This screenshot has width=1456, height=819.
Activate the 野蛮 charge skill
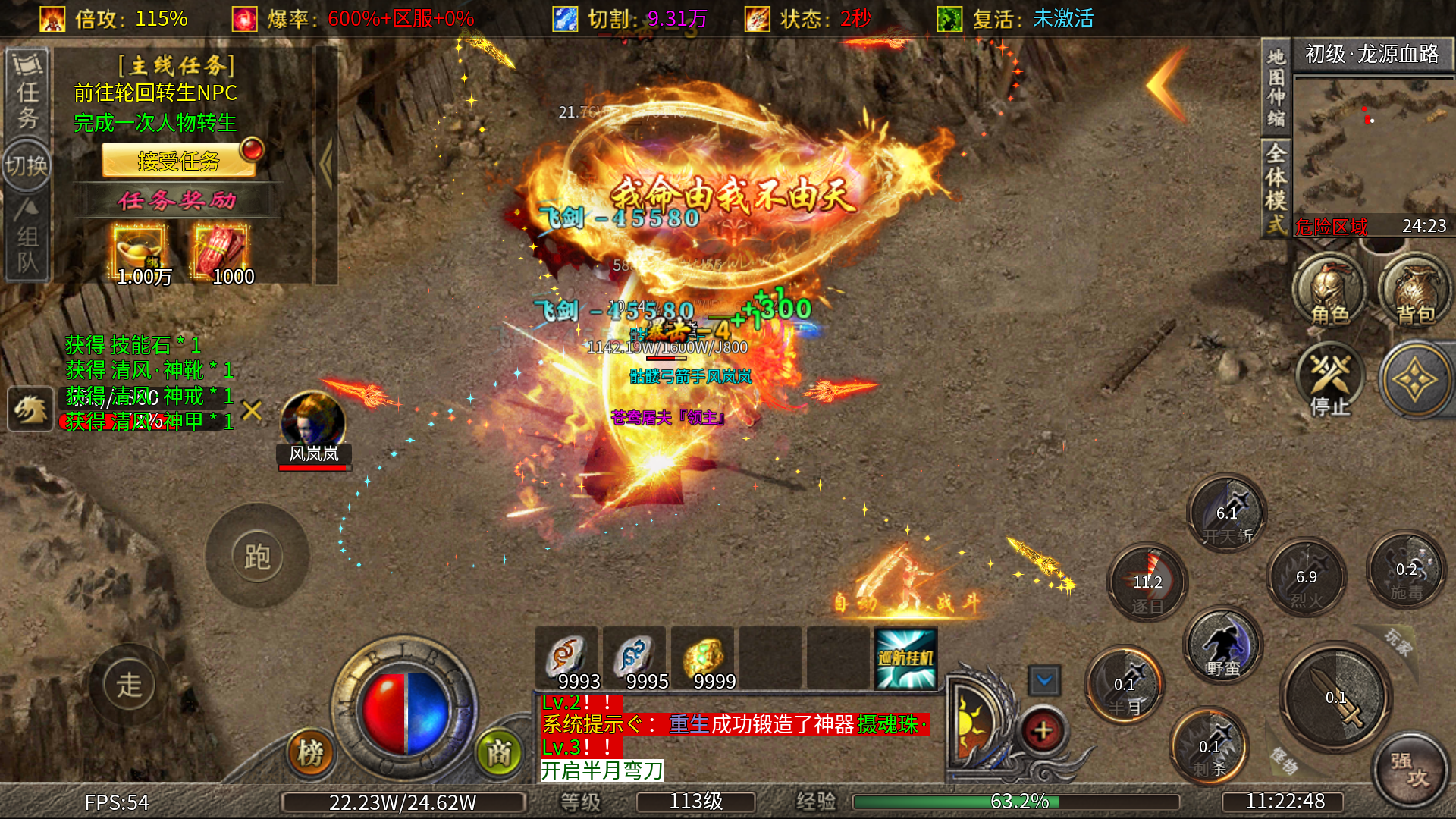coord(1223,645)
